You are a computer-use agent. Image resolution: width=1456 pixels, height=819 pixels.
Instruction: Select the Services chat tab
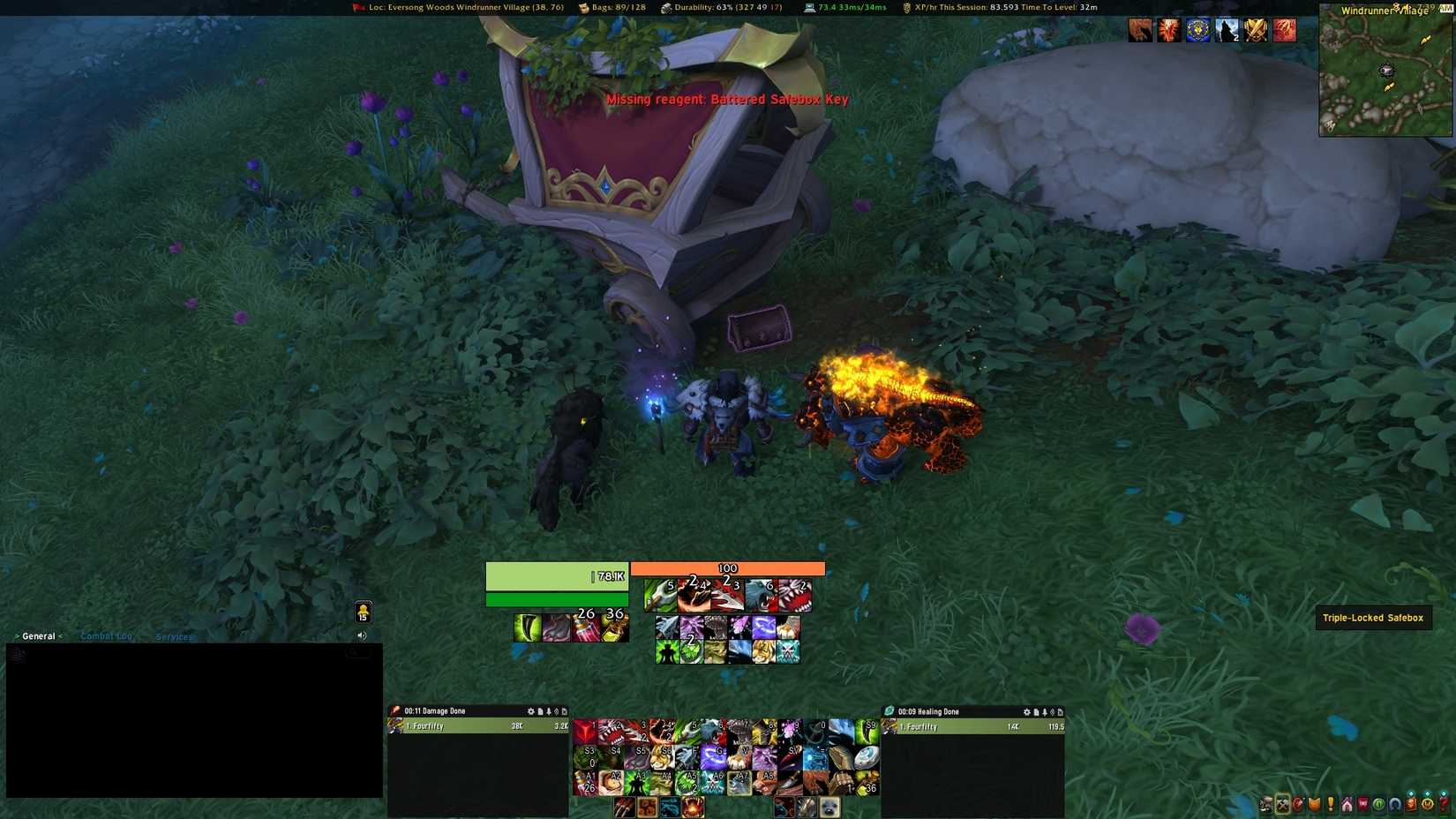coord(173,636)
